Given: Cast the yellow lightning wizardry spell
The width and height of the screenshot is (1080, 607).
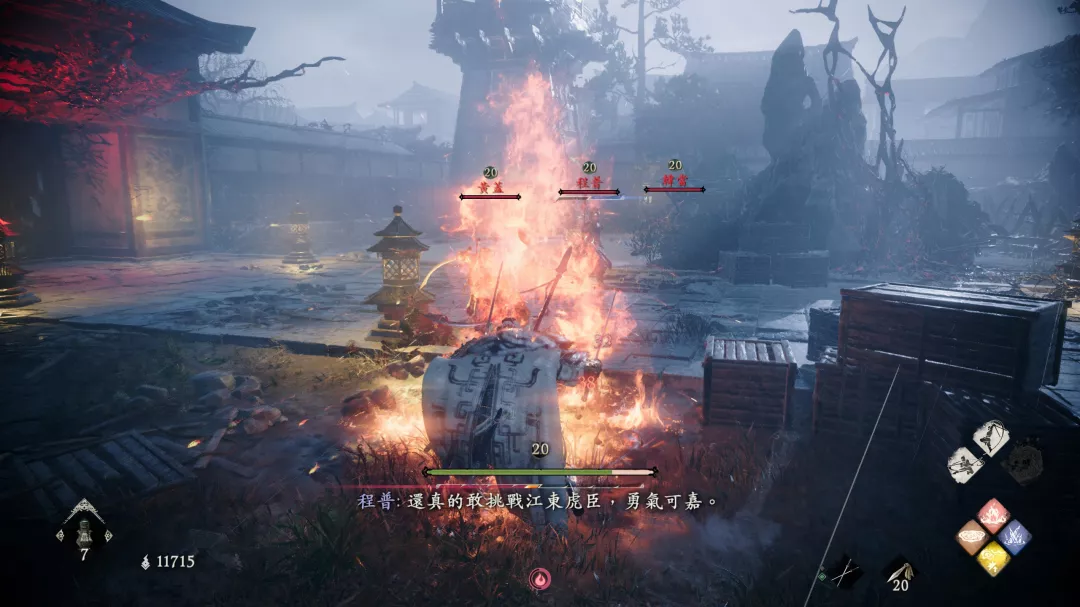Looking at the screenshot, I should [993, 558].
